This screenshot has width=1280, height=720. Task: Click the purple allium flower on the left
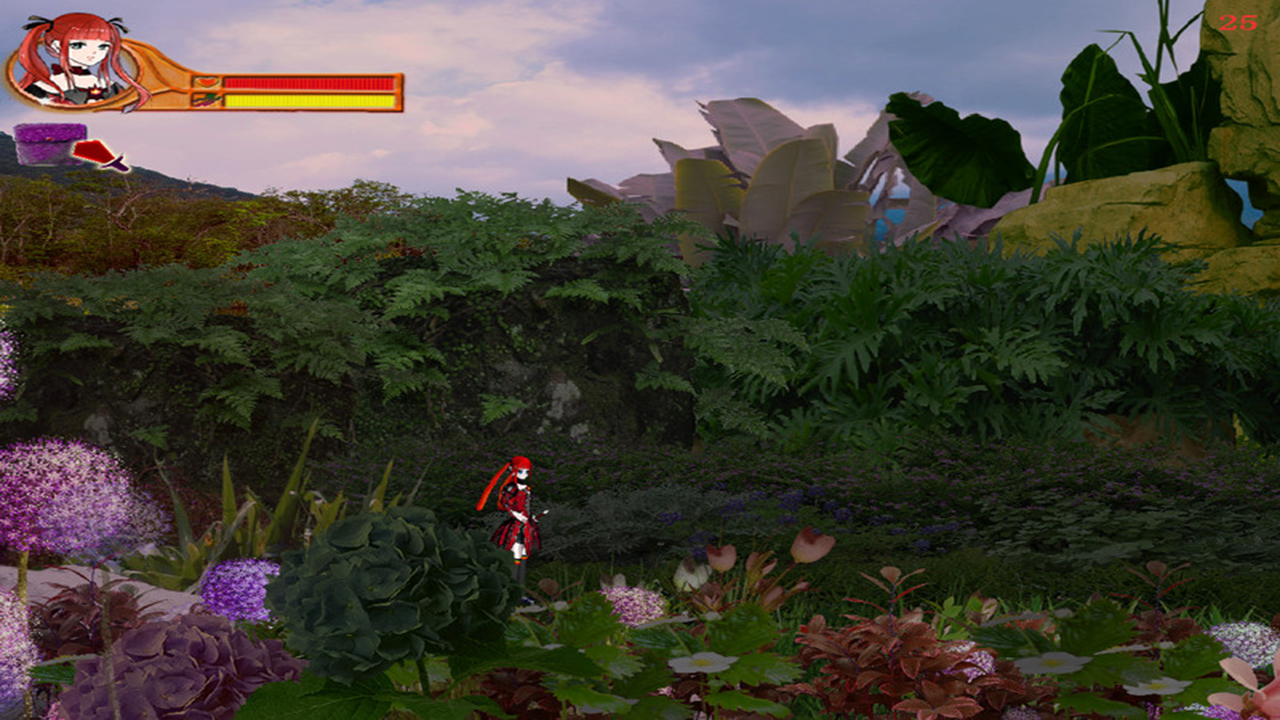tap(60, 490)
